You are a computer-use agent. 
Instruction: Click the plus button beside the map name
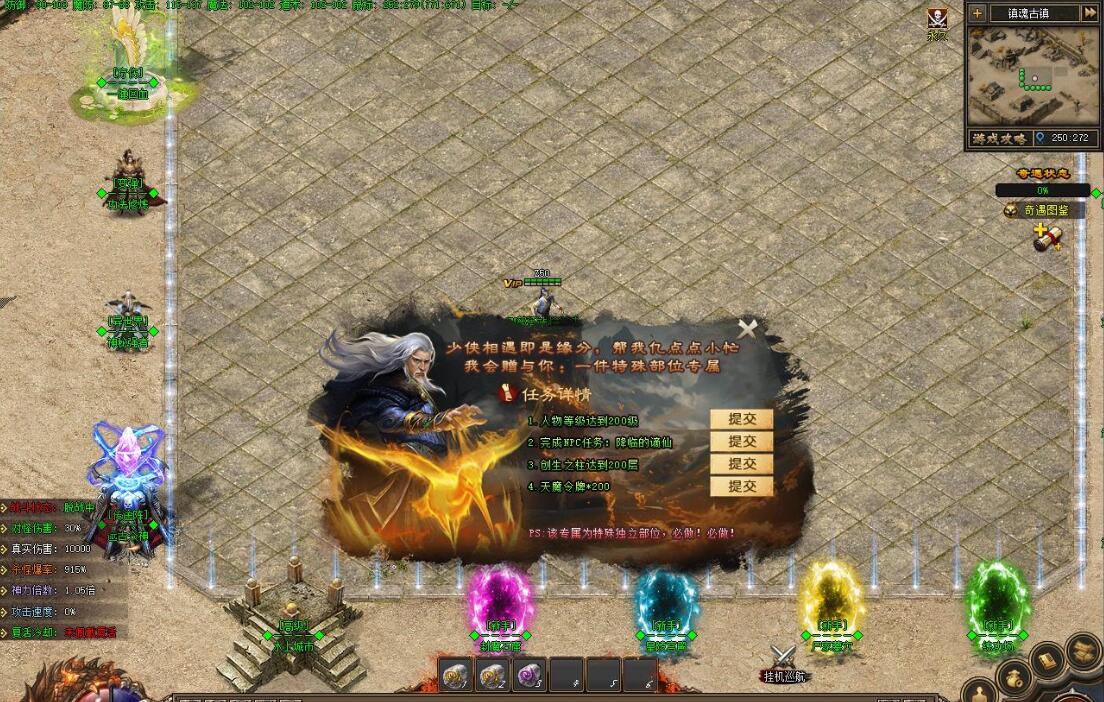pyautogui.click(x=977, y=13)
